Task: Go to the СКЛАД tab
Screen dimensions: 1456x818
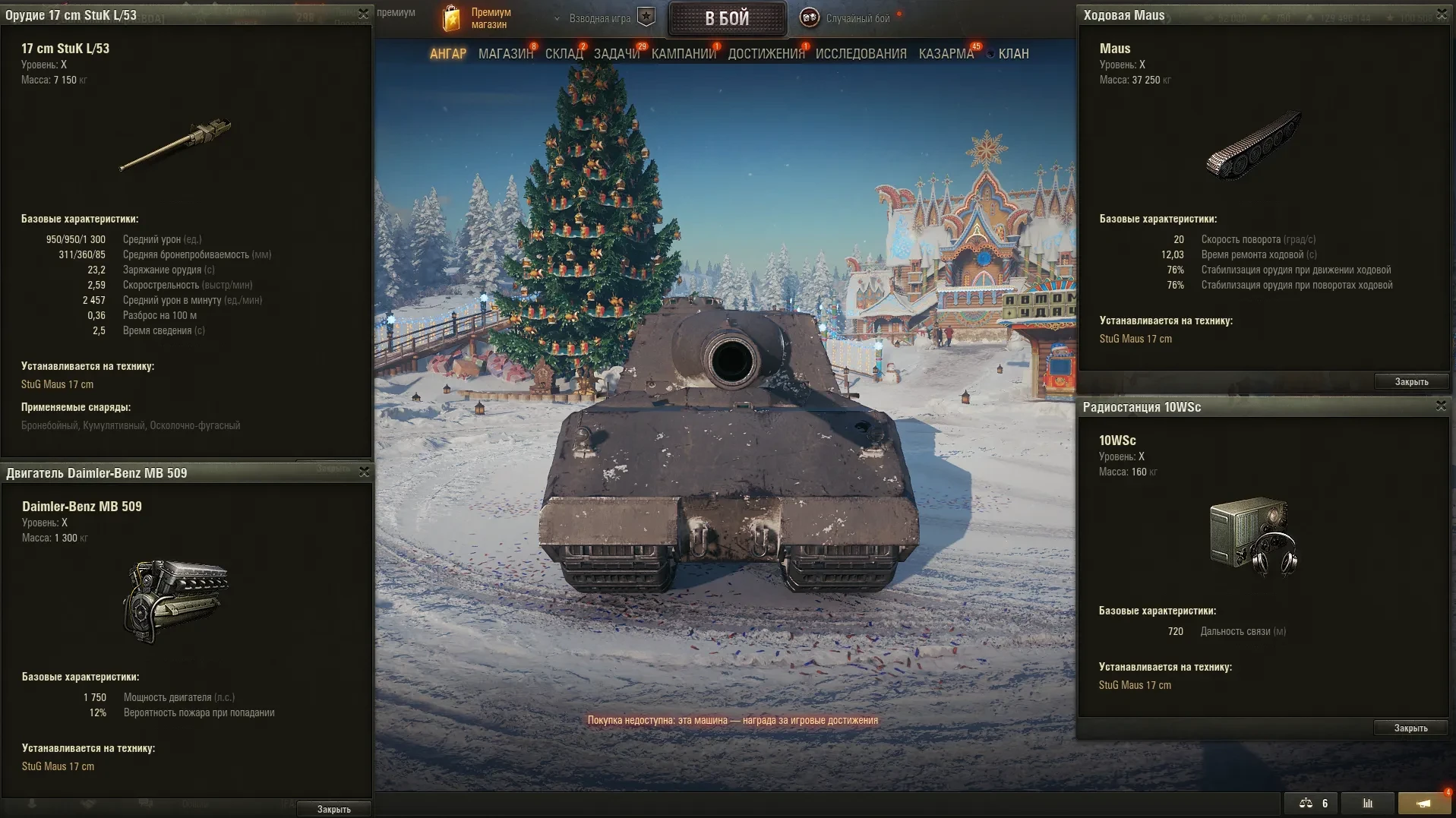Action: pos(564,54)
